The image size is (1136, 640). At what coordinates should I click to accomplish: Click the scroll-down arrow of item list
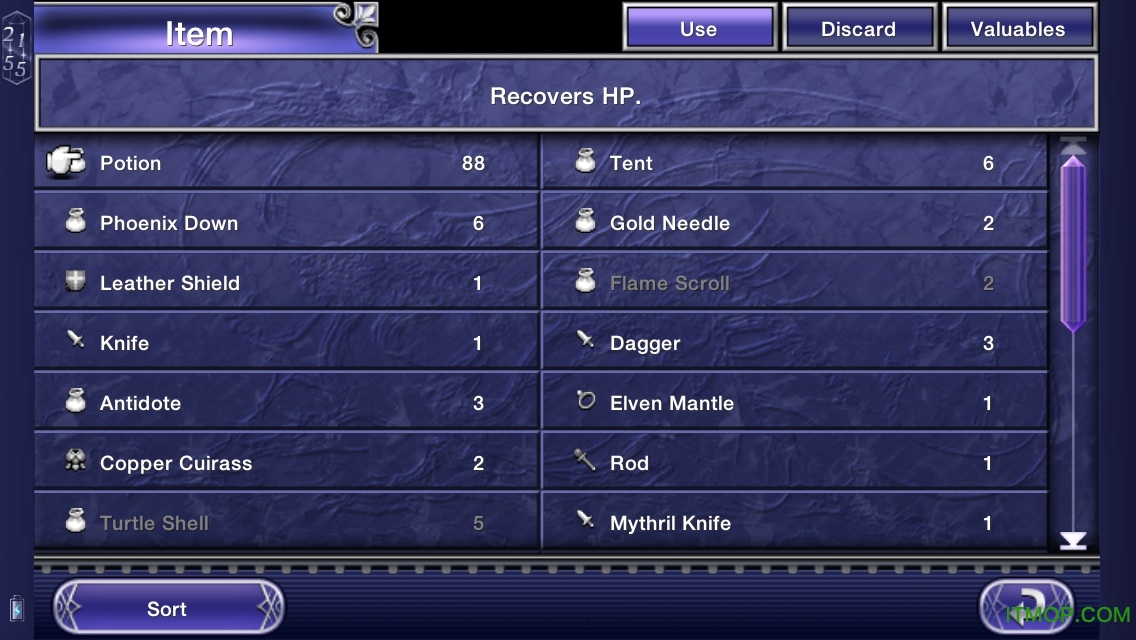[x=1073, y=541]
